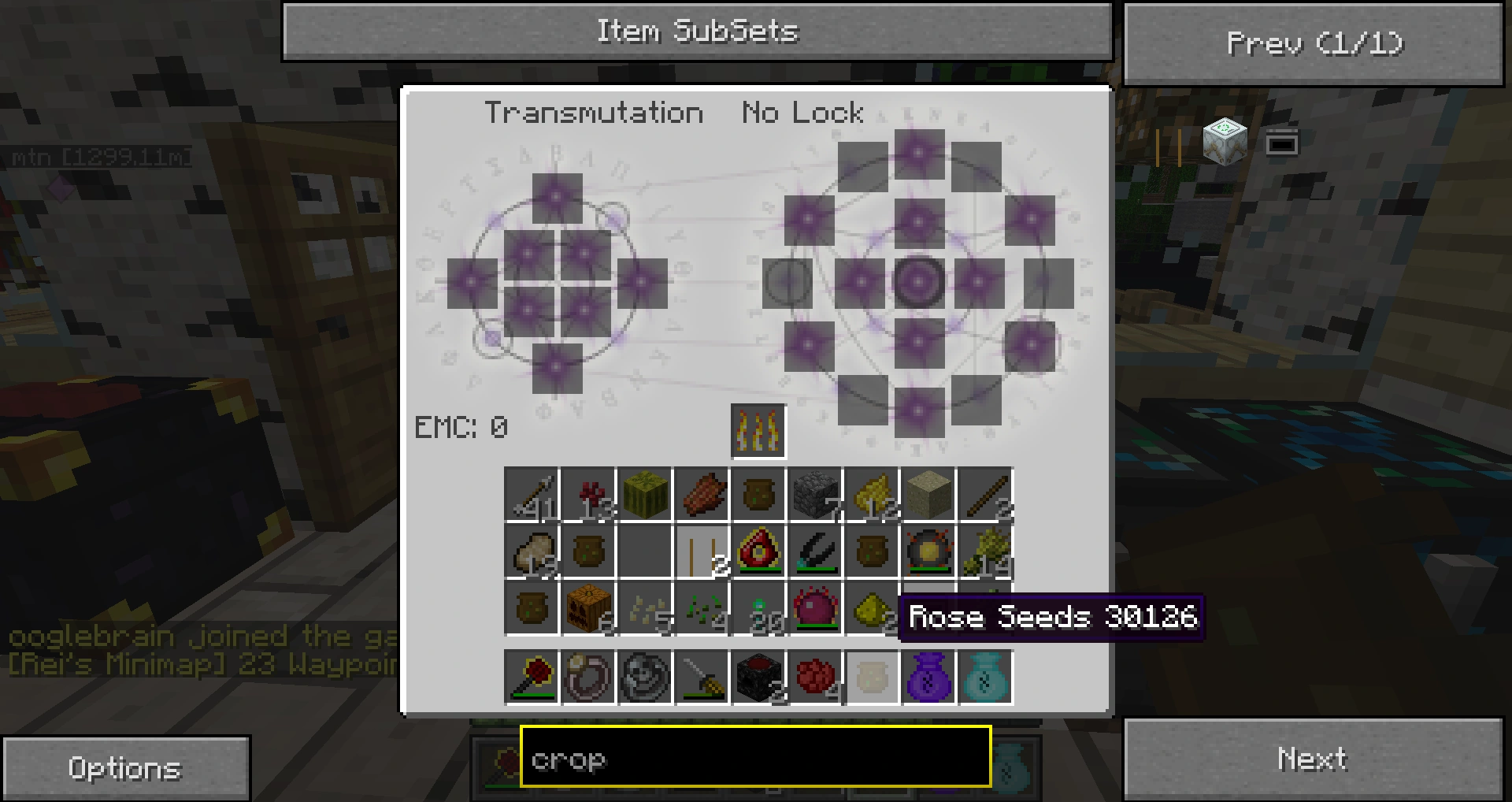Click the Next page button
The image size is (1512, 802).
(1314, 759)
